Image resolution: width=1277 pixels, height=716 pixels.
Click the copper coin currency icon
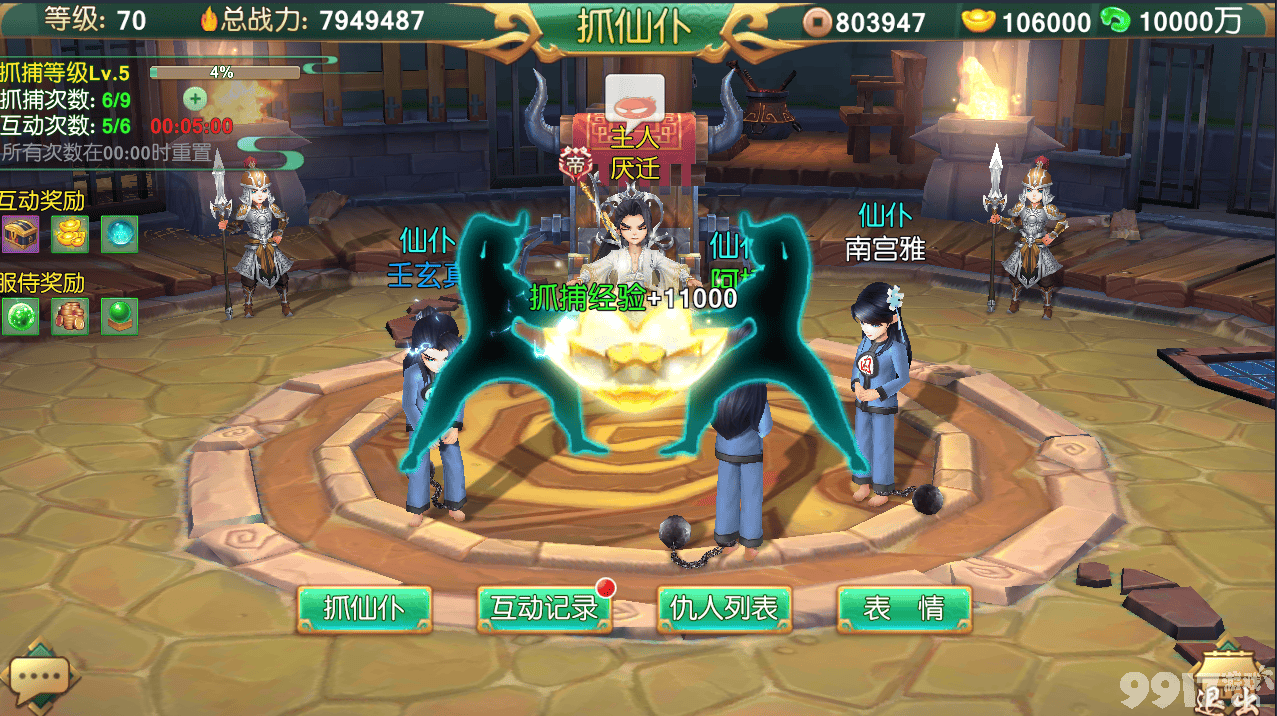click(x=819, y=21)
